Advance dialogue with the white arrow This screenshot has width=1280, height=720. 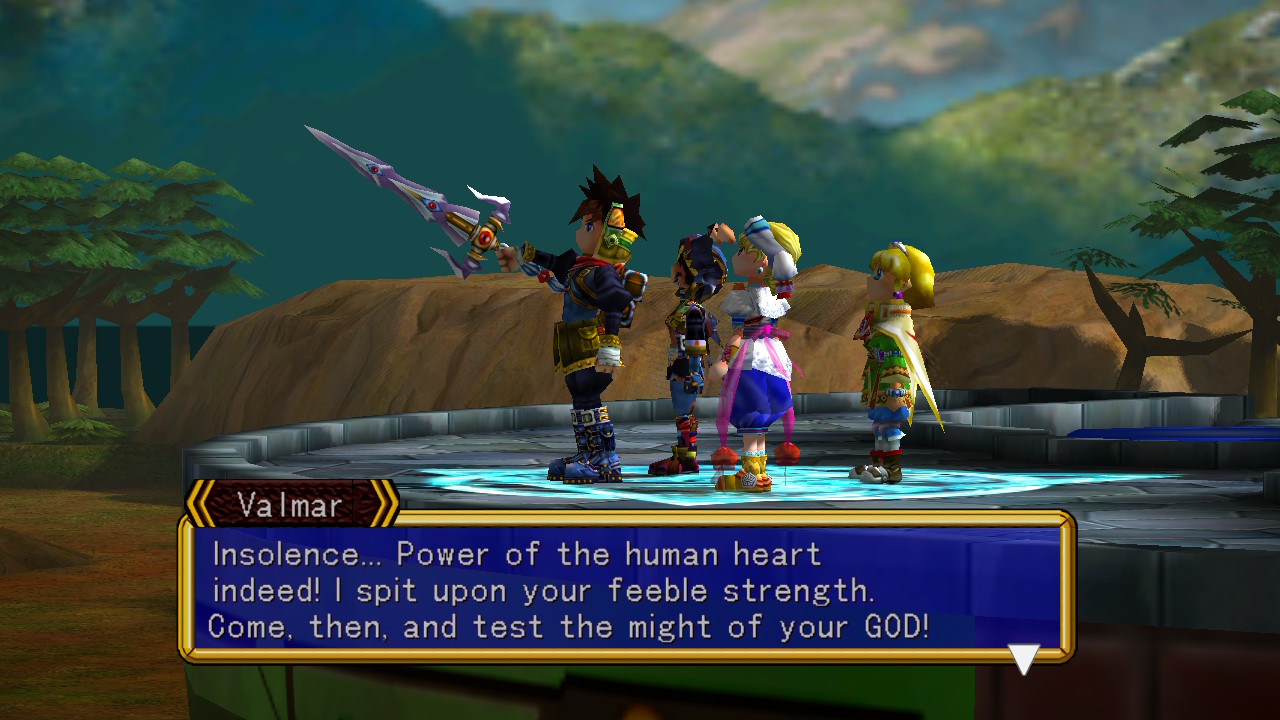point(1023,657)
